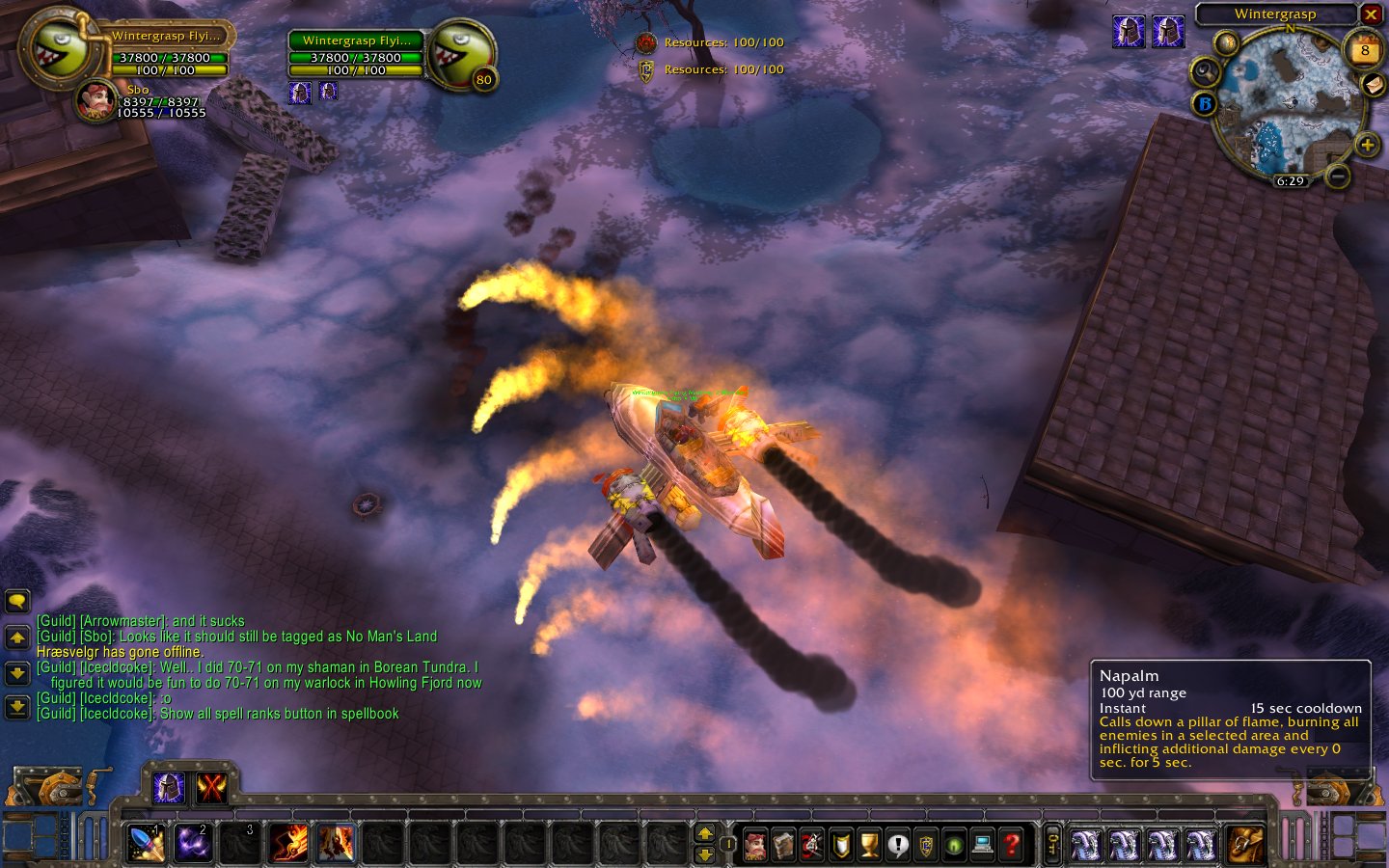Image resolution: width=1389 pixels, height=868 pixels.
Task: Open the main backpack bag
Action: click(x=1244, y=845)
